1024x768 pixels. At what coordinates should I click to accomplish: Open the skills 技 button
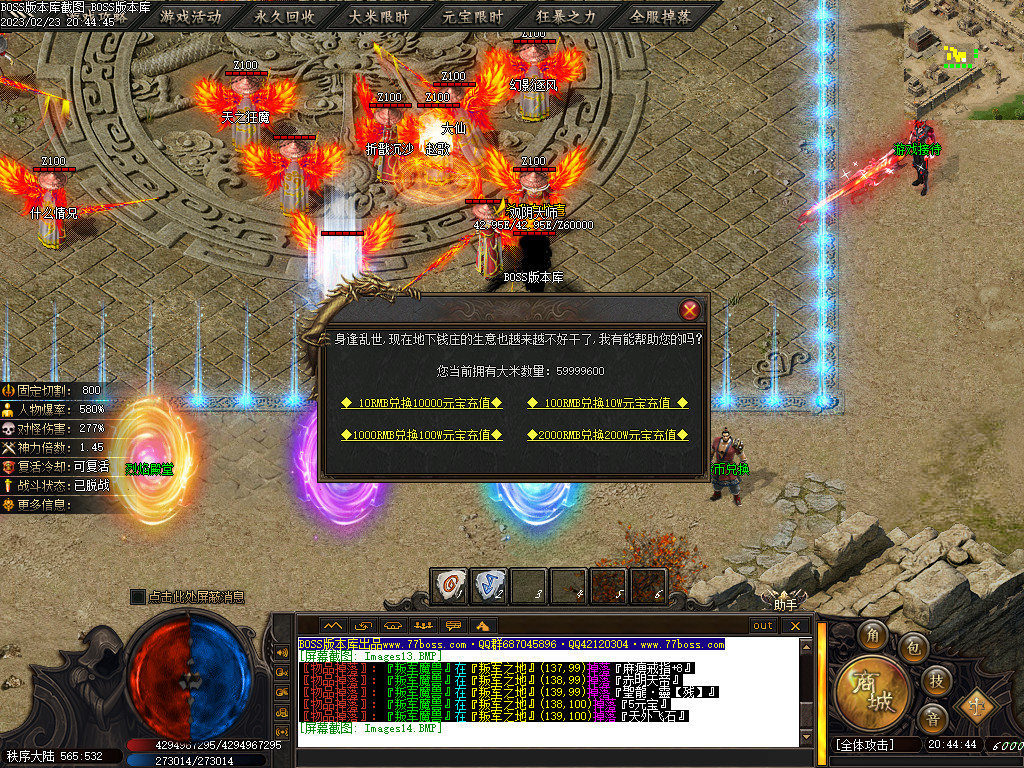click(936, 680)
